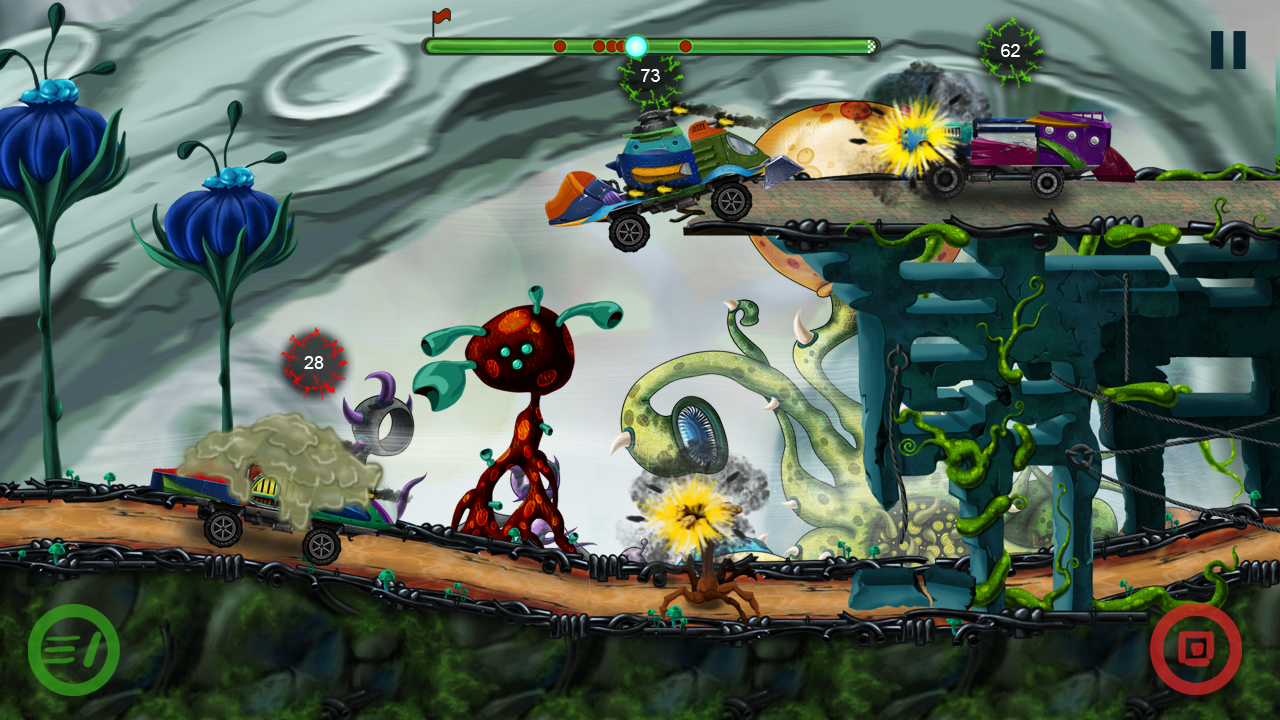Tap the green accelerator pedal icon
This screenshot has height=720, width=1280.
click(x=75, y=649)
